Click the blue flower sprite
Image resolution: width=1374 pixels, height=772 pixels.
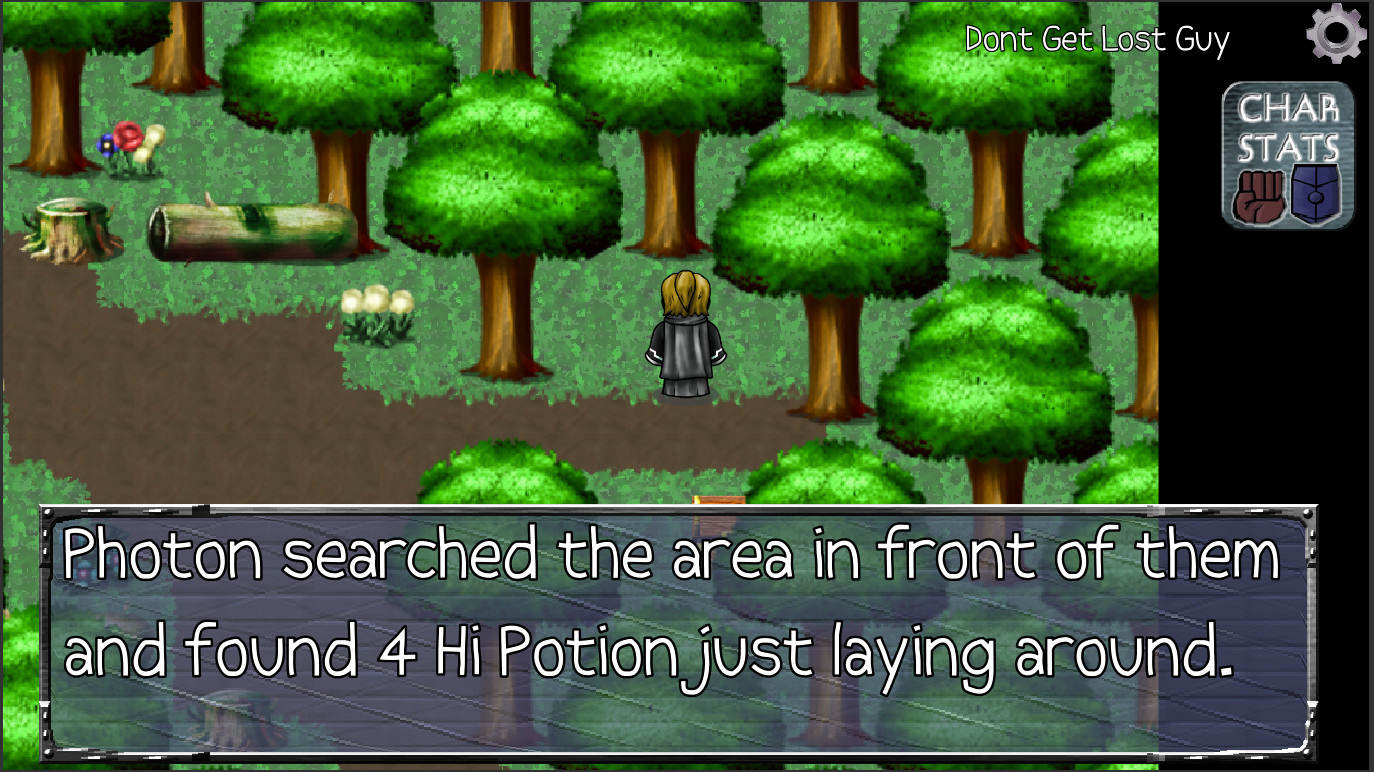click(107, 145)
